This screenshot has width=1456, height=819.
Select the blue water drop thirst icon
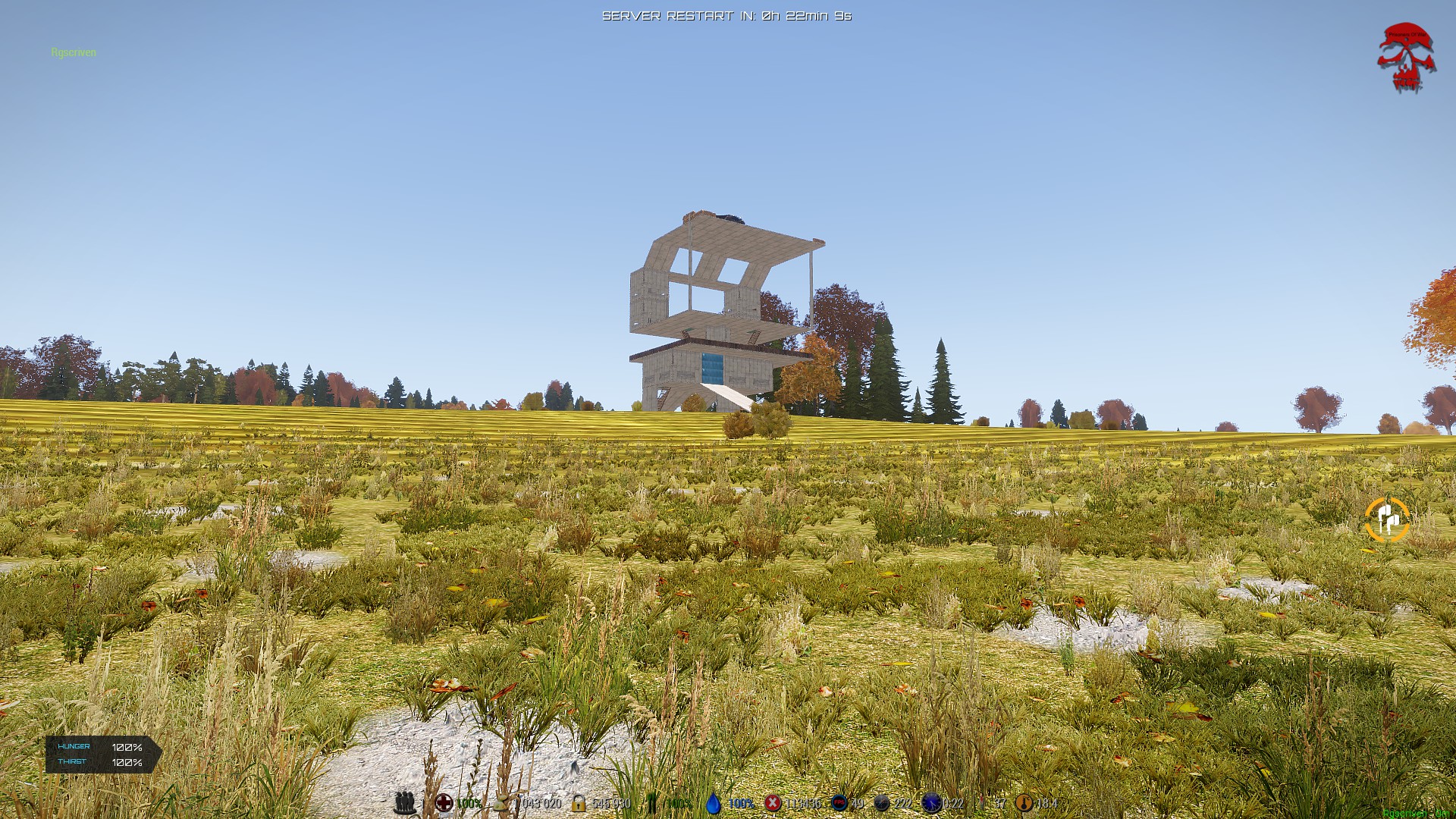[713, 802]
